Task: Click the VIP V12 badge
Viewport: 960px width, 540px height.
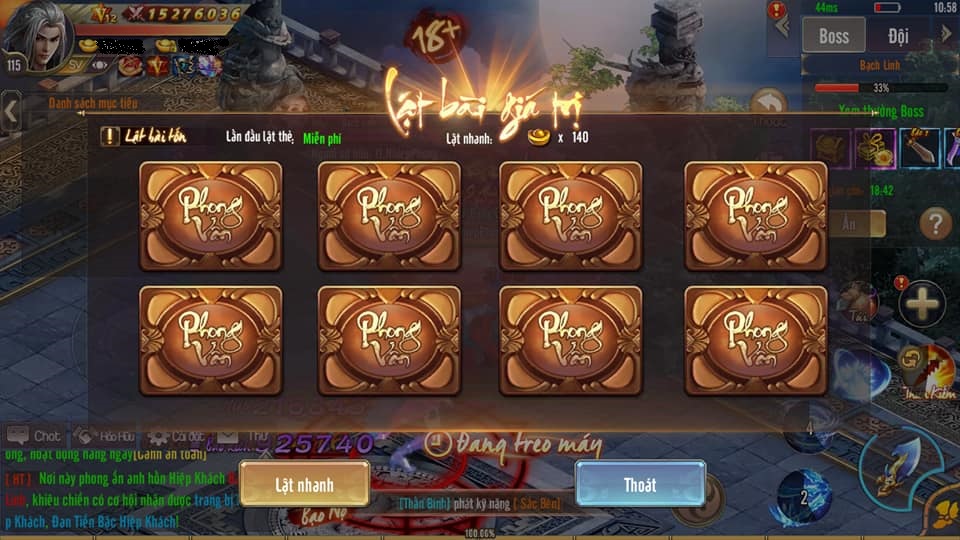Action: tap(103, 14)
